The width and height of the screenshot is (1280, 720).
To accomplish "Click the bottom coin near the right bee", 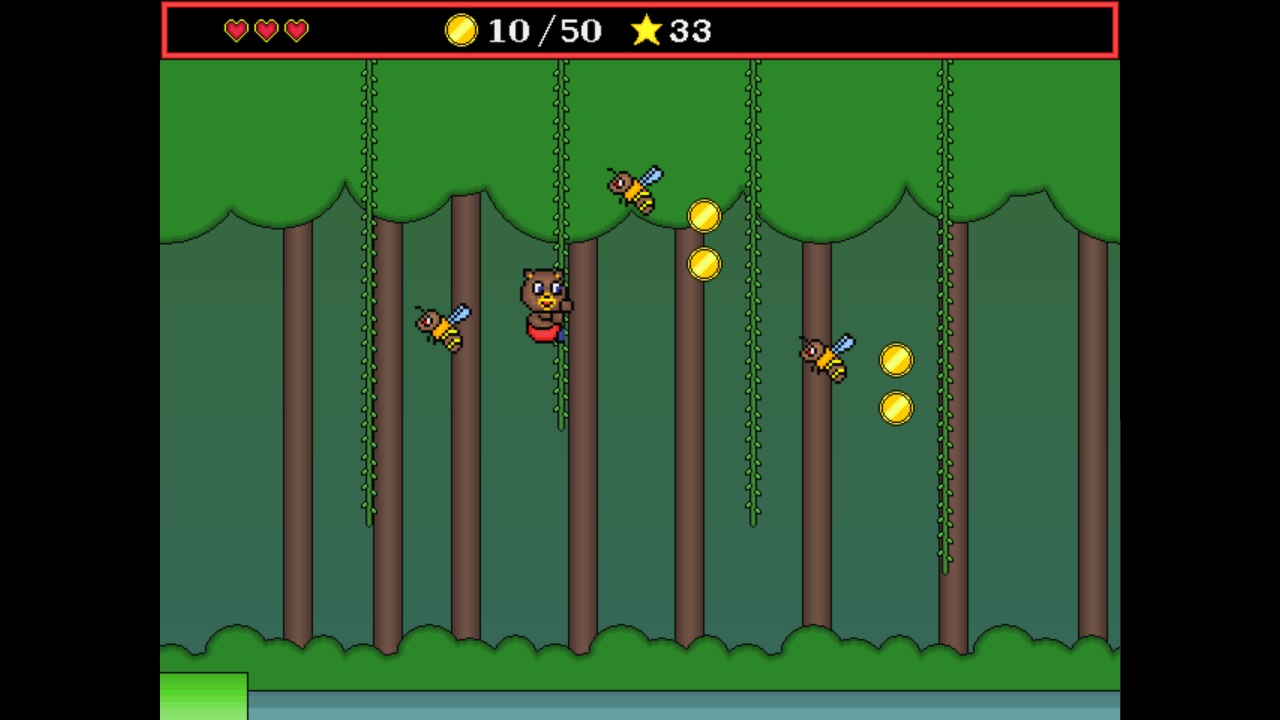I will pos(896,407).
